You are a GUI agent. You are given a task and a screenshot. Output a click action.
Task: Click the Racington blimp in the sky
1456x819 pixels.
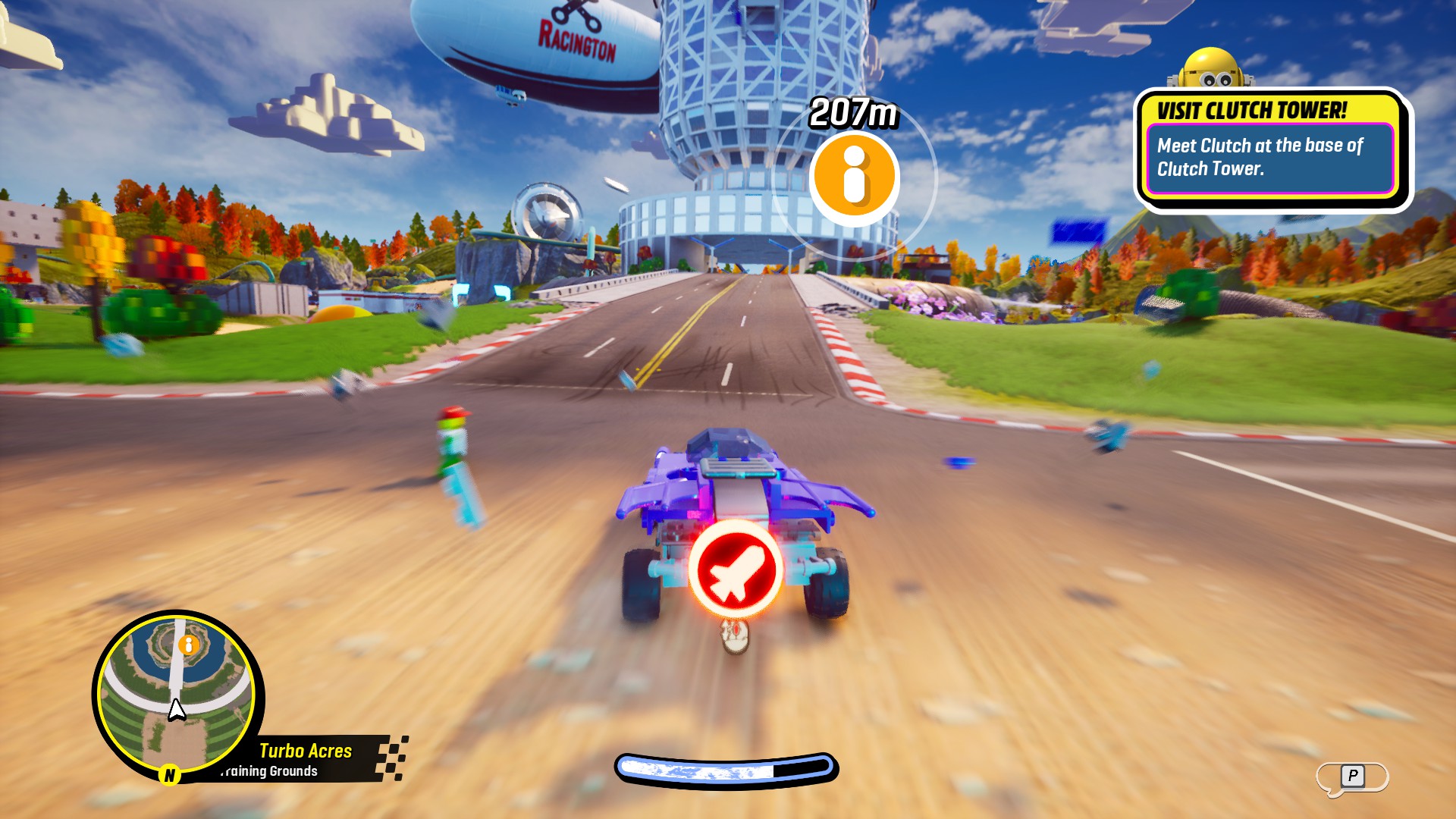[573, 36]
